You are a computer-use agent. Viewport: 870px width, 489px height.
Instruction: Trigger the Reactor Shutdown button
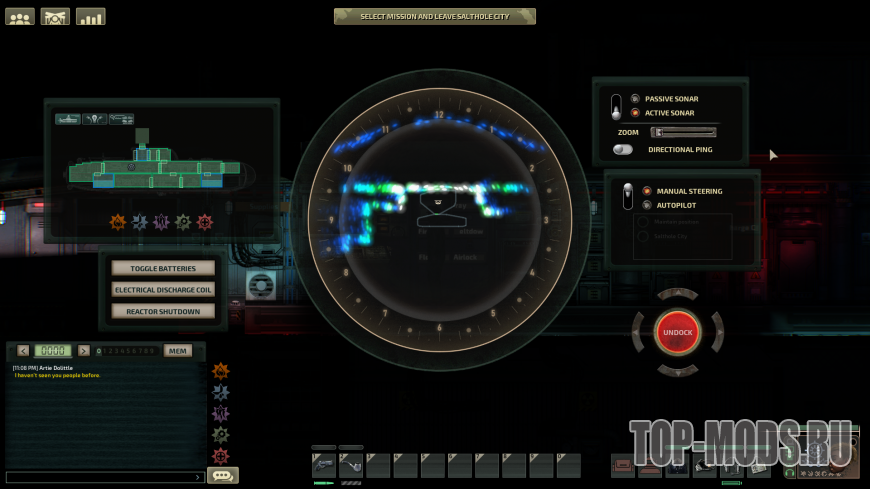(x=163, y=311)
